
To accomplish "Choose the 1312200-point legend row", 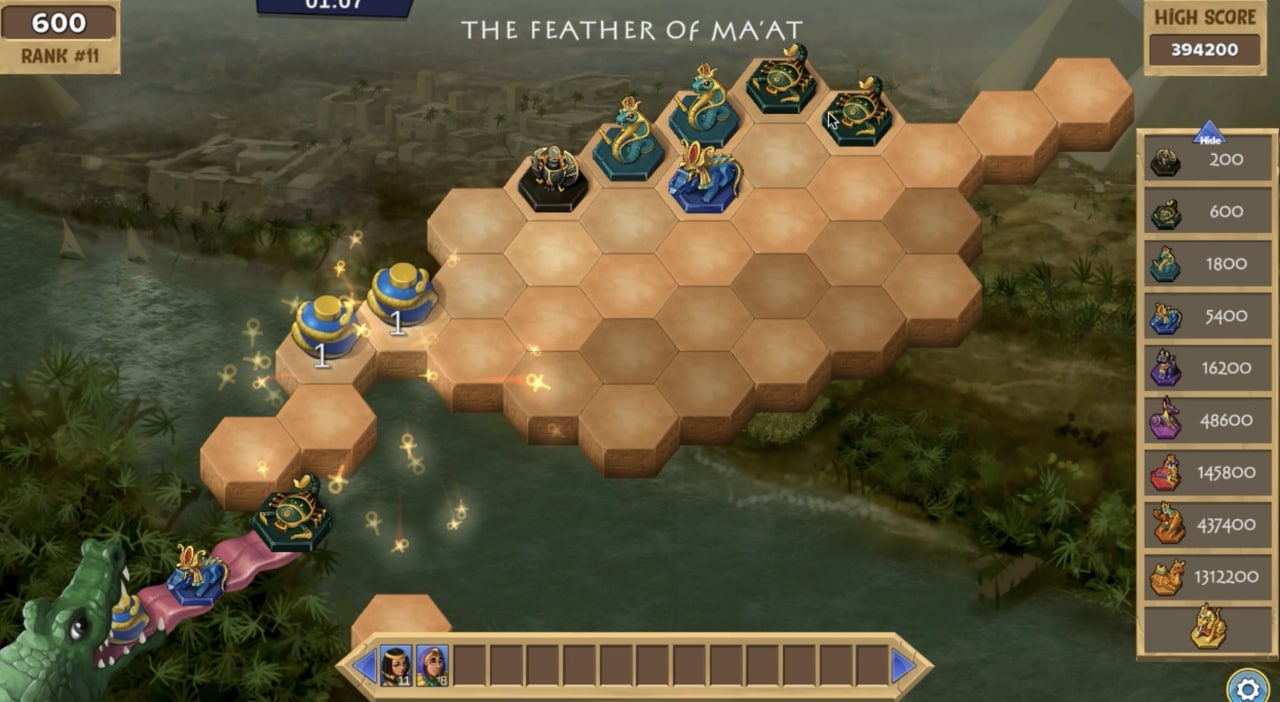I will point(1209,577).
